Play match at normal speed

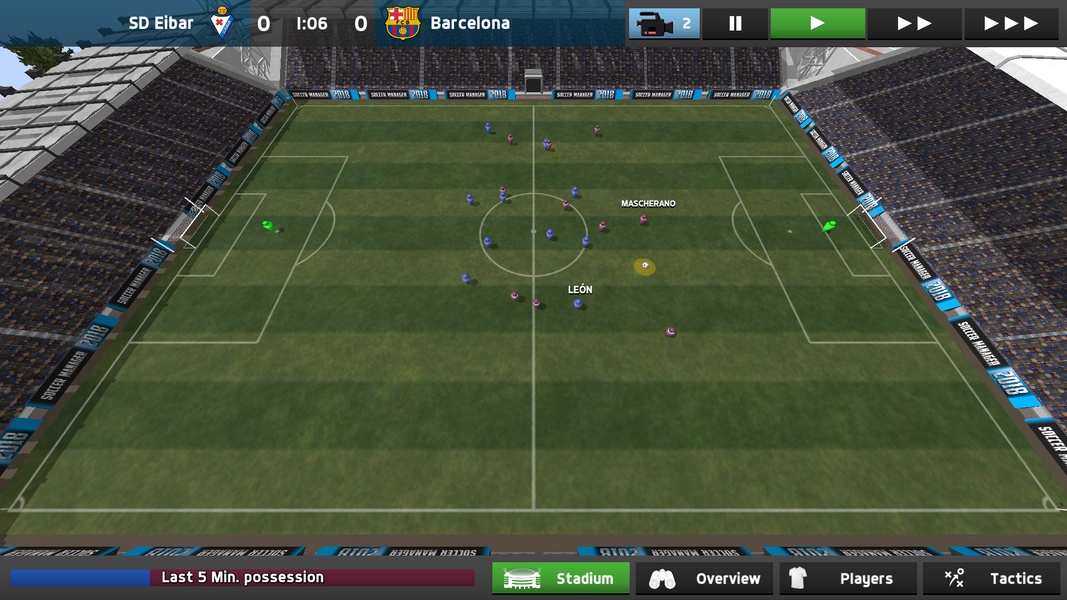817,23
